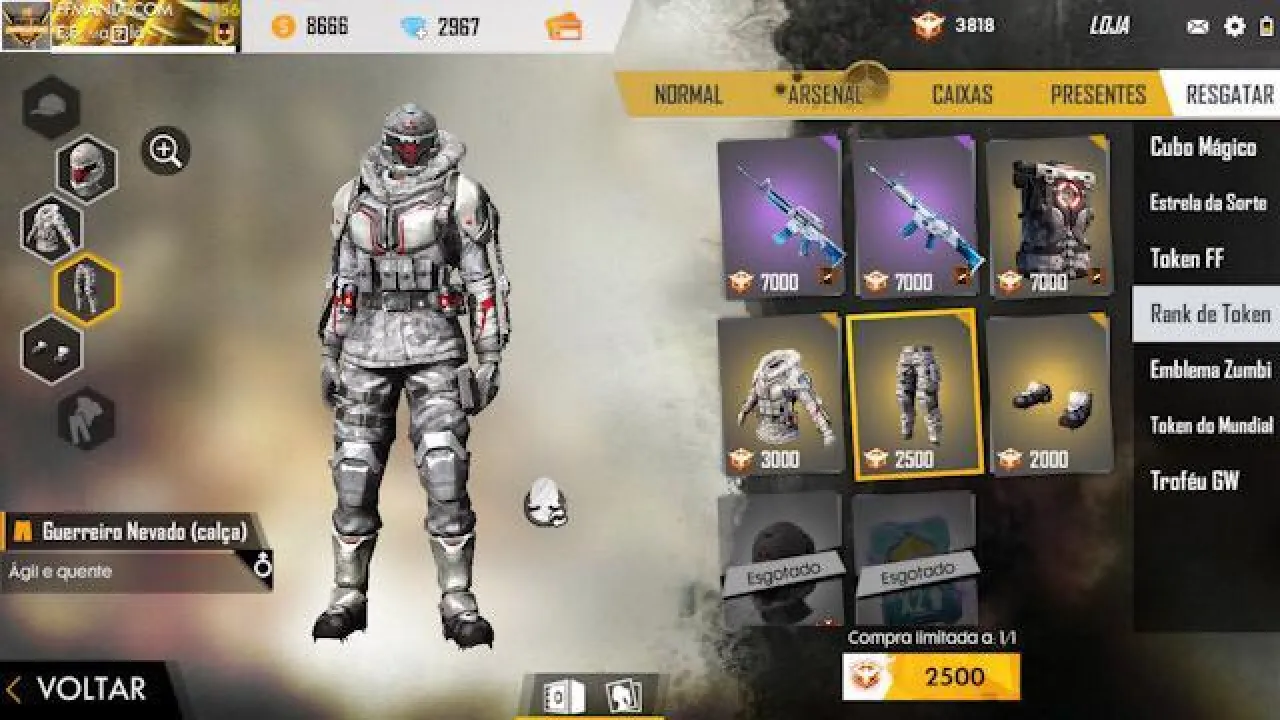Click VOLTAR to go back
Image resolution: width=1280 pixels, height=720 pixels.
point(88,689)
